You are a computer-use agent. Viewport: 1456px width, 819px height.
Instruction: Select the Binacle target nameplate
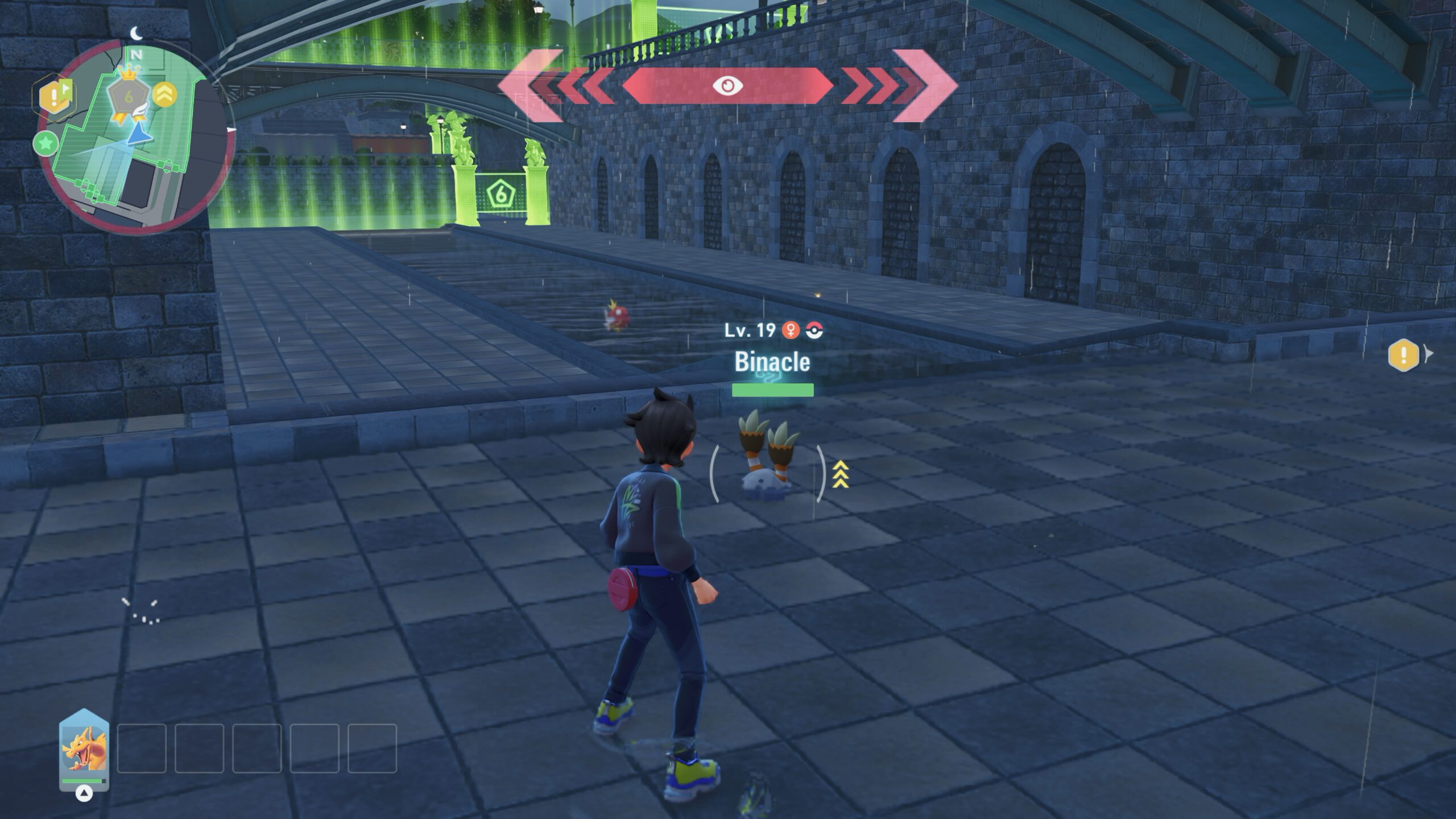(x=772, y=362)
